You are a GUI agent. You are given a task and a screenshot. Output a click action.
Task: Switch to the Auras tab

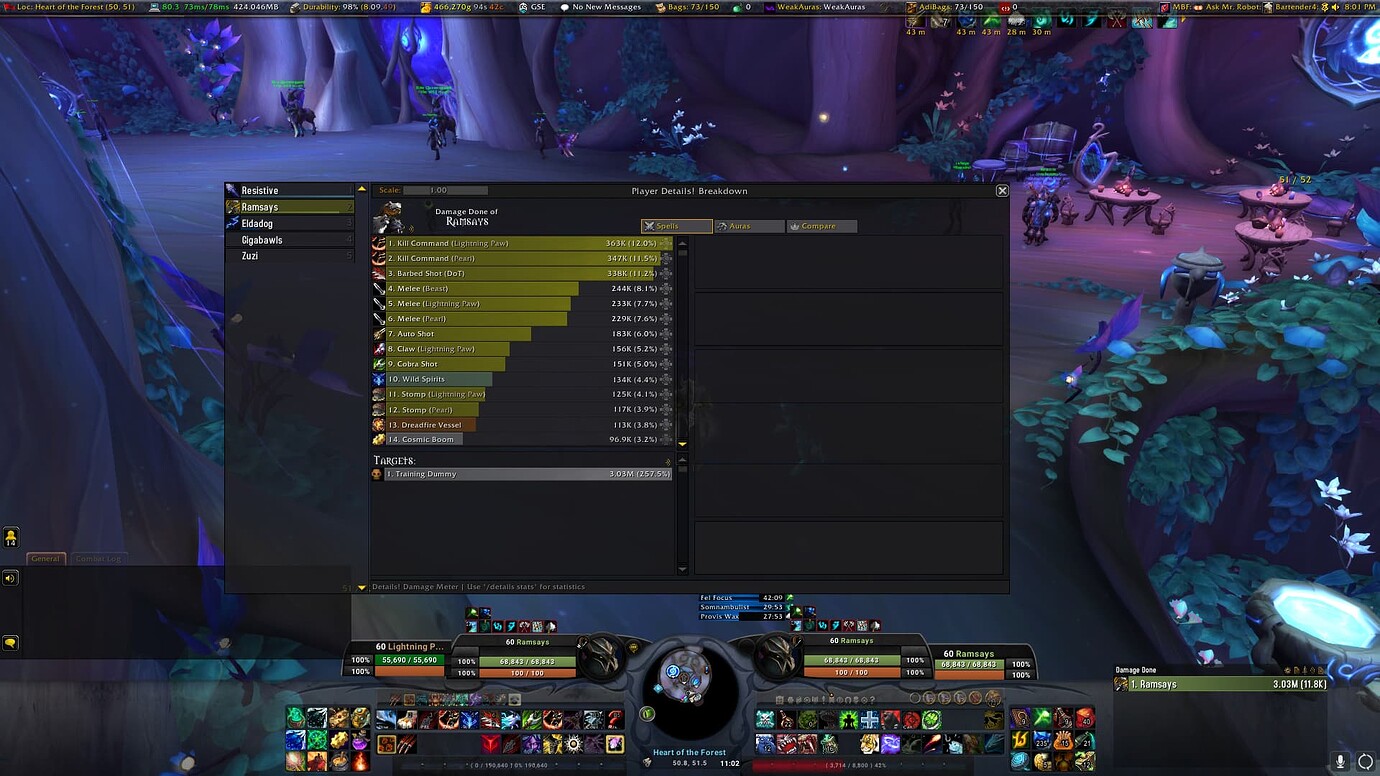749,226
